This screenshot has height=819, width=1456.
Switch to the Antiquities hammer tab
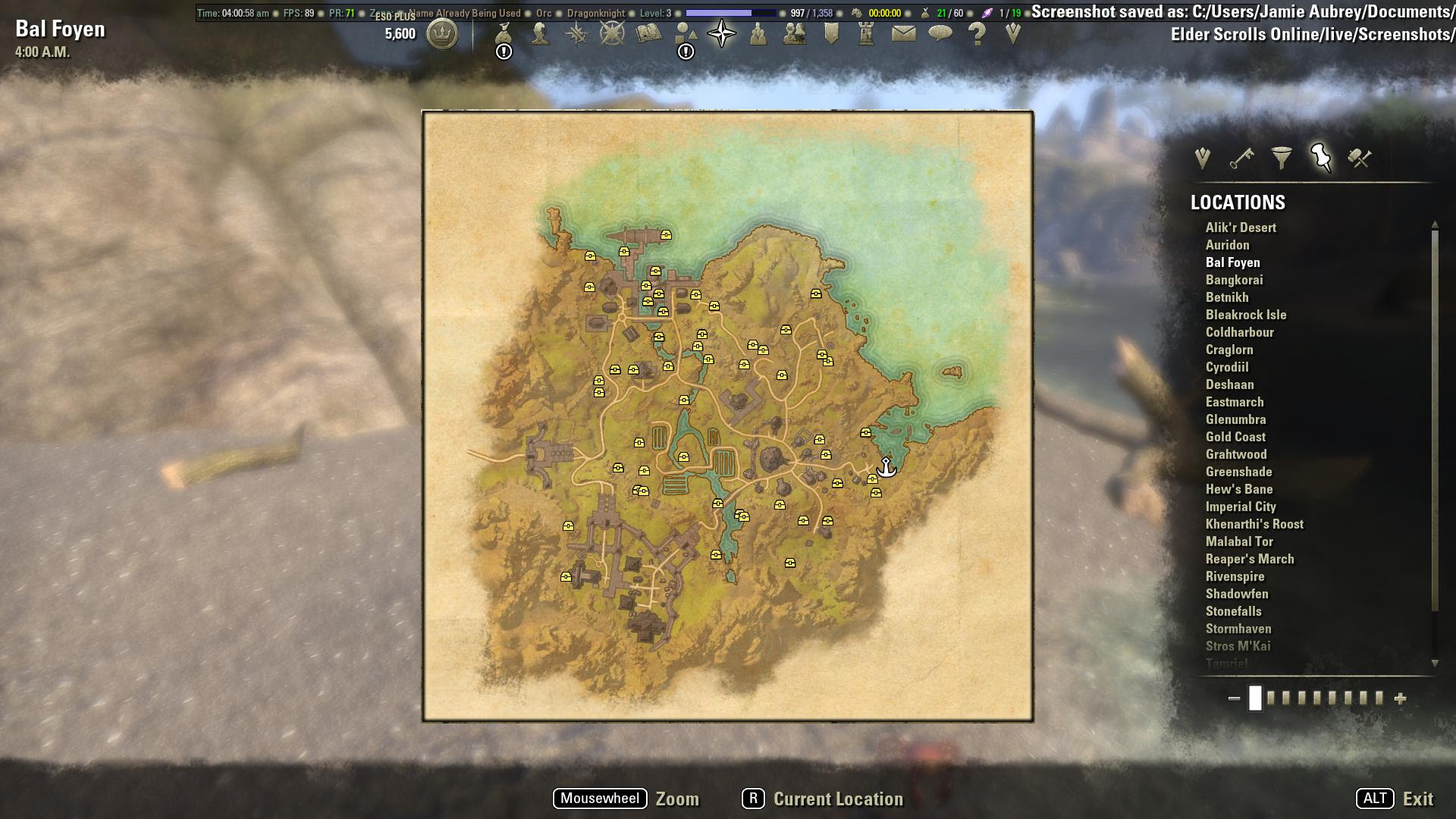tap(1360, 157)
